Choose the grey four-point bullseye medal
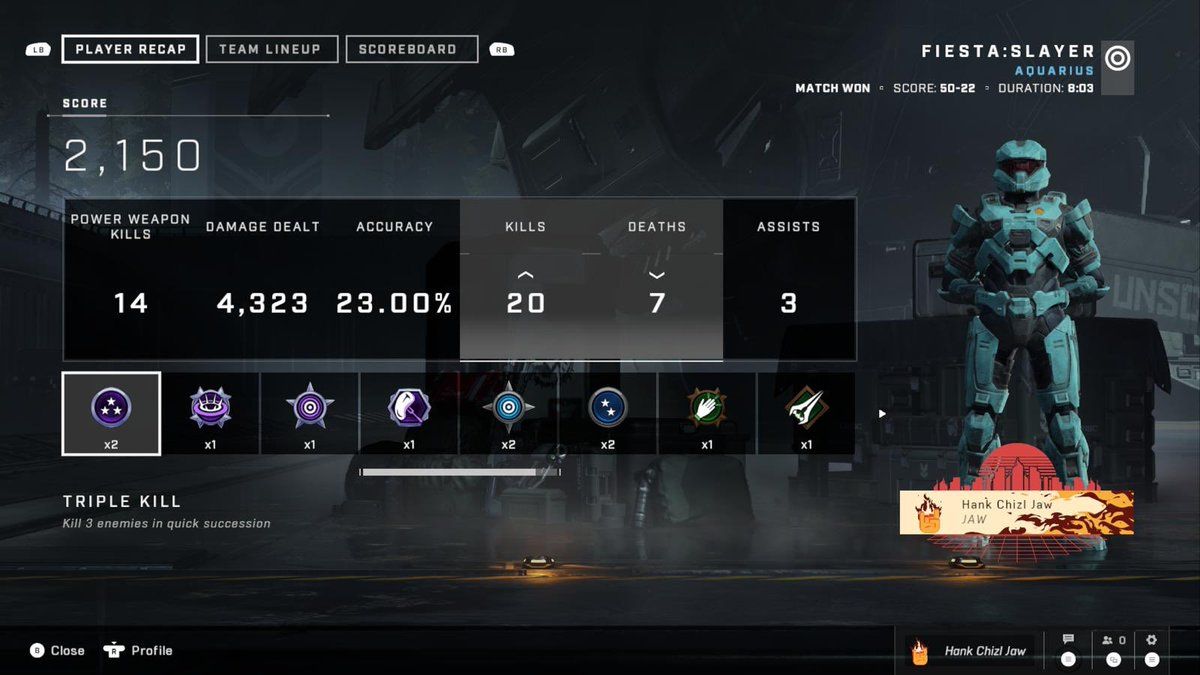Image resolution: width=1200 pixels, height=675 pixels. point(508,413)
